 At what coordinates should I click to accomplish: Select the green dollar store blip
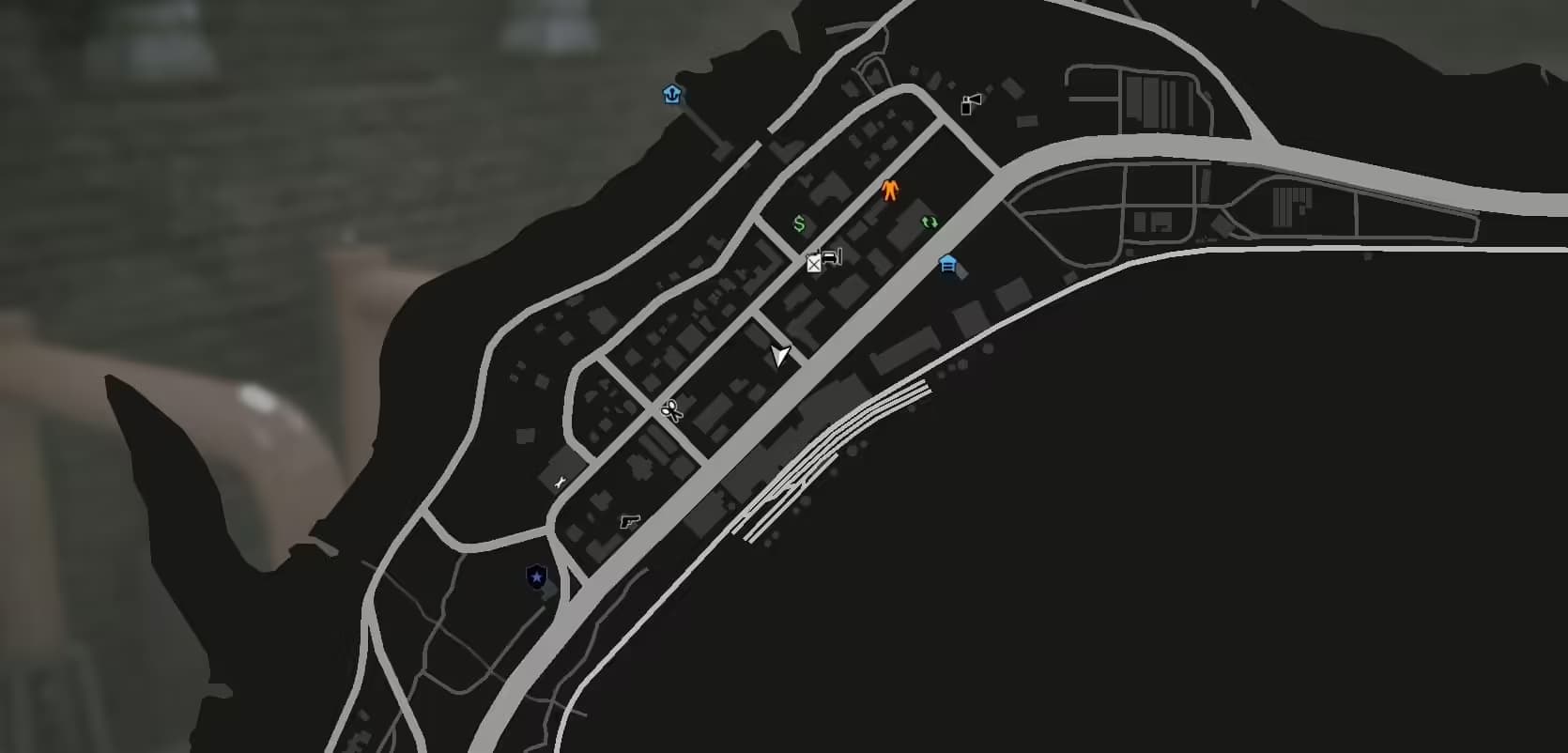(798, 223)
